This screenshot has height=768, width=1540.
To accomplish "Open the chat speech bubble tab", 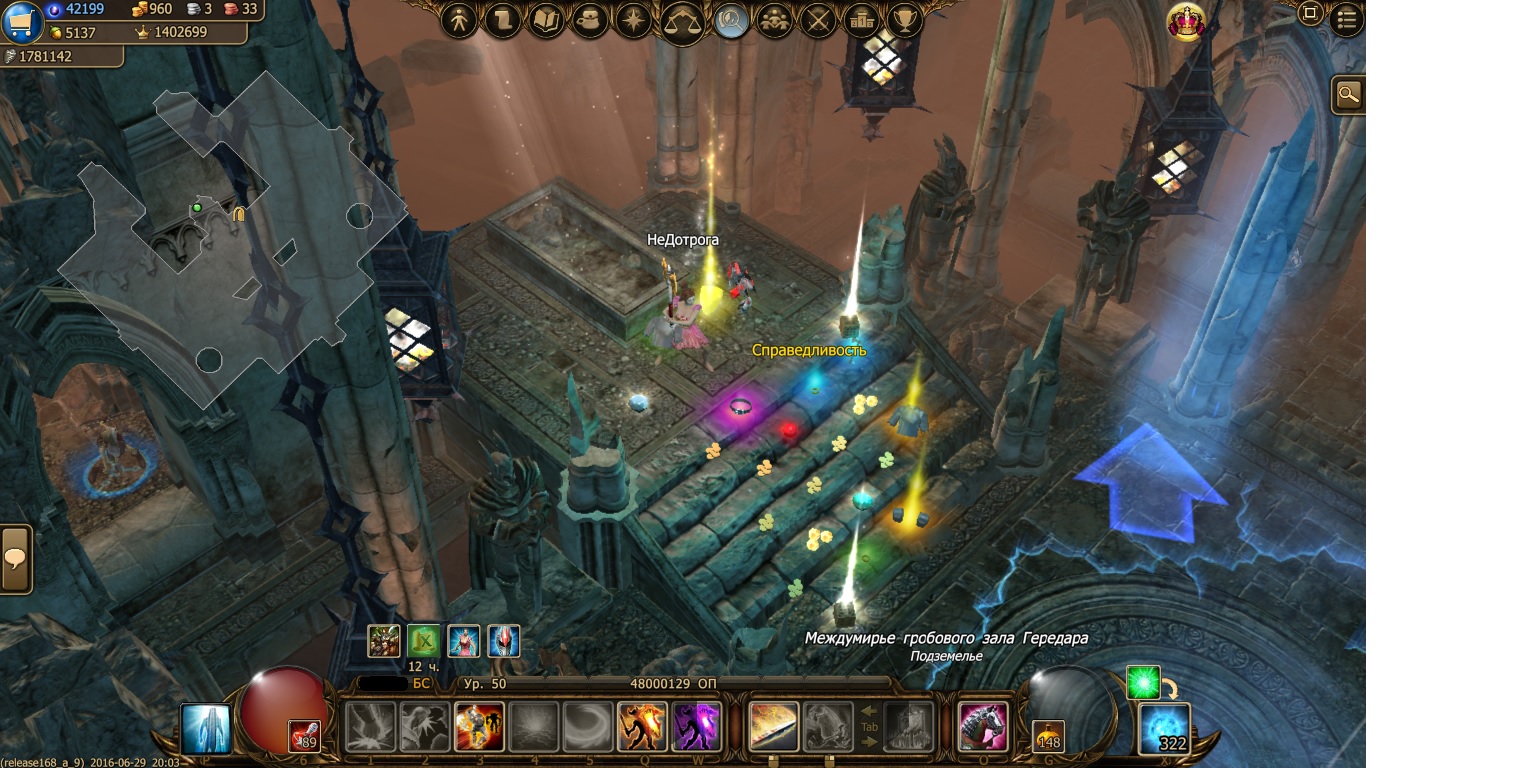I will coord(15,559).
